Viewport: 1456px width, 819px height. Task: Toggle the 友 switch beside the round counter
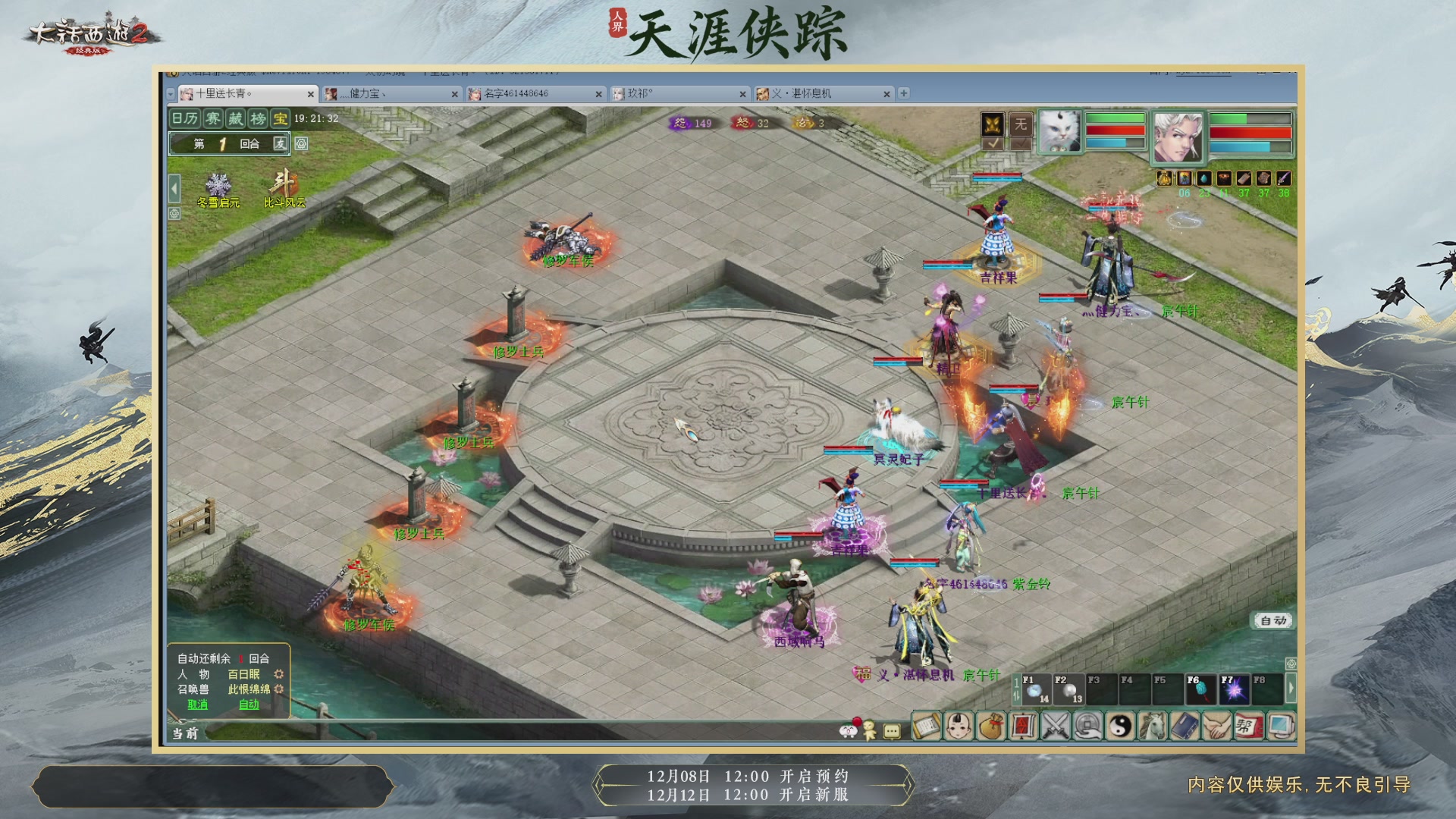tap(281, 143)
